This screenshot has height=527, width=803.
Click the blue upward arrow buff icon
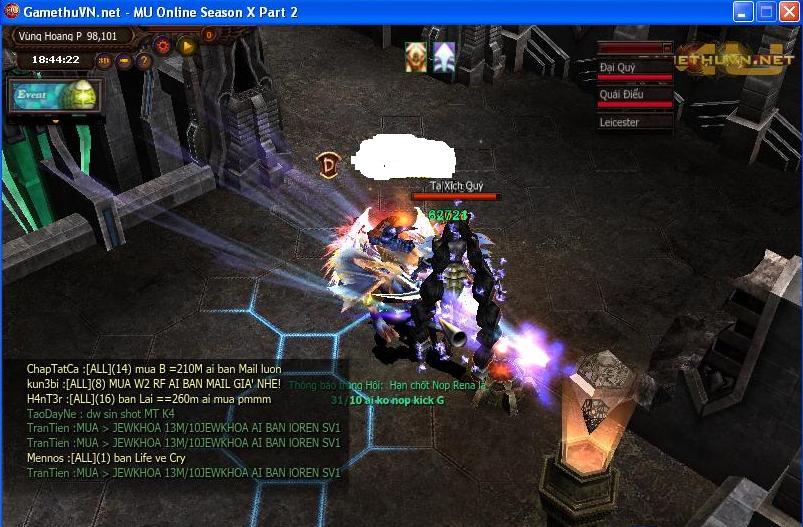pyautogui.click(x=443, y=57)
